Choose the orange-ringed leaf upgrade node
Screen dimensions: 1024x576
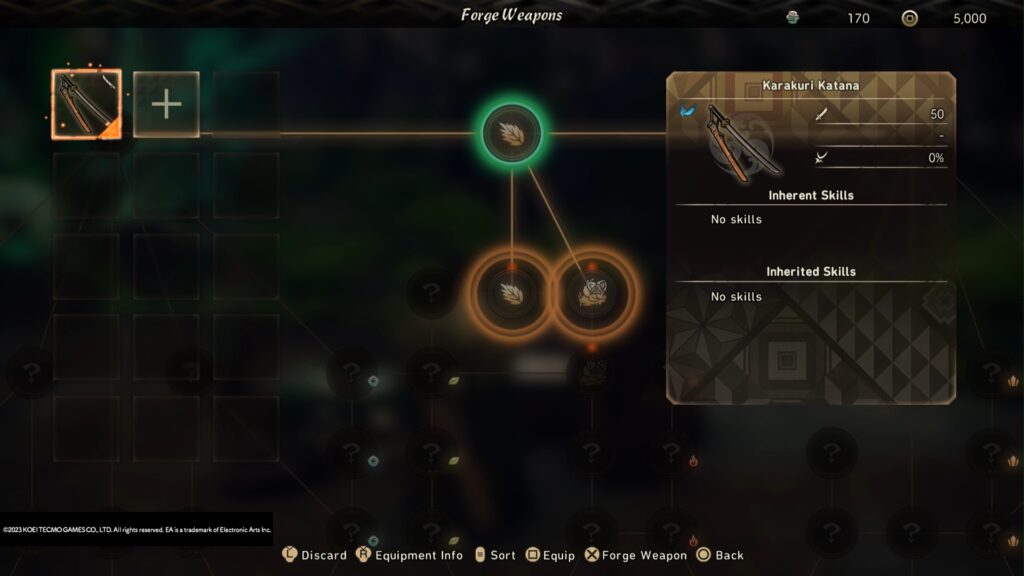coord(511,292)
